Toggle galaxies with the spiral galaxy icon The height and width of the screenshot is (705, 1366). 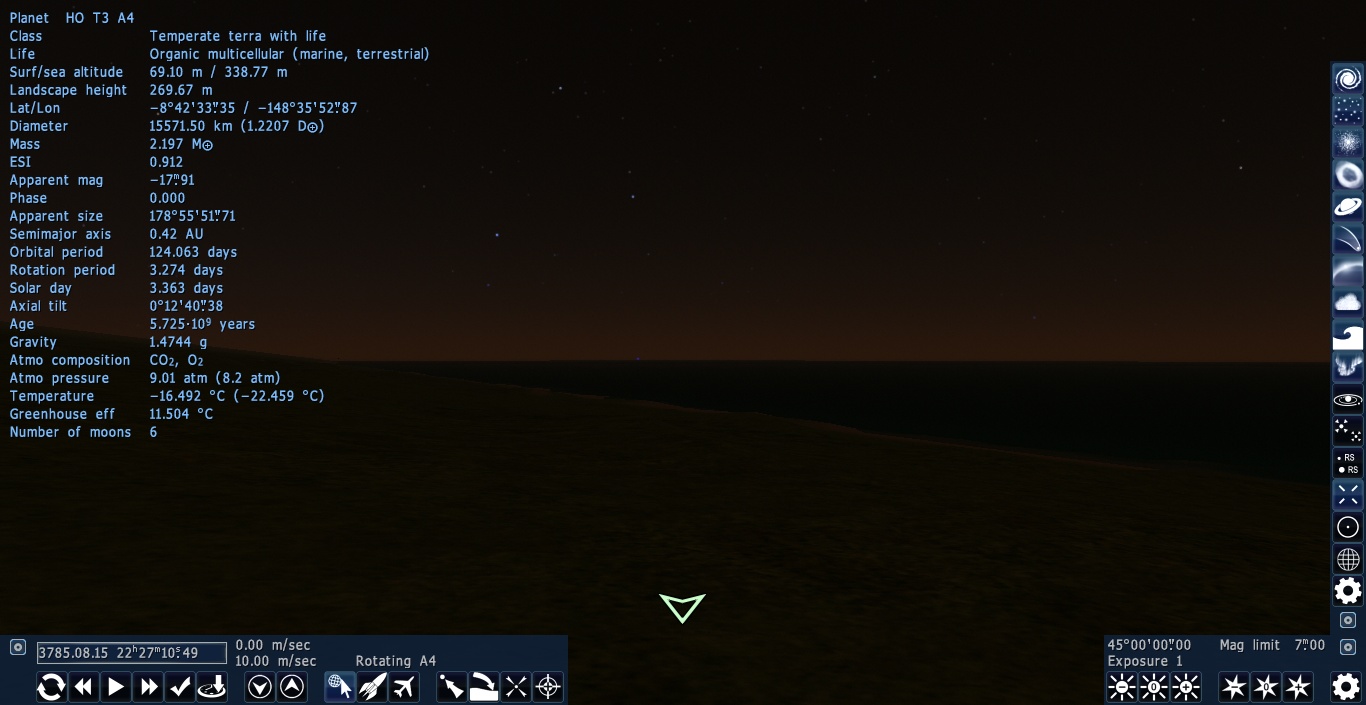click(1348, 79)
